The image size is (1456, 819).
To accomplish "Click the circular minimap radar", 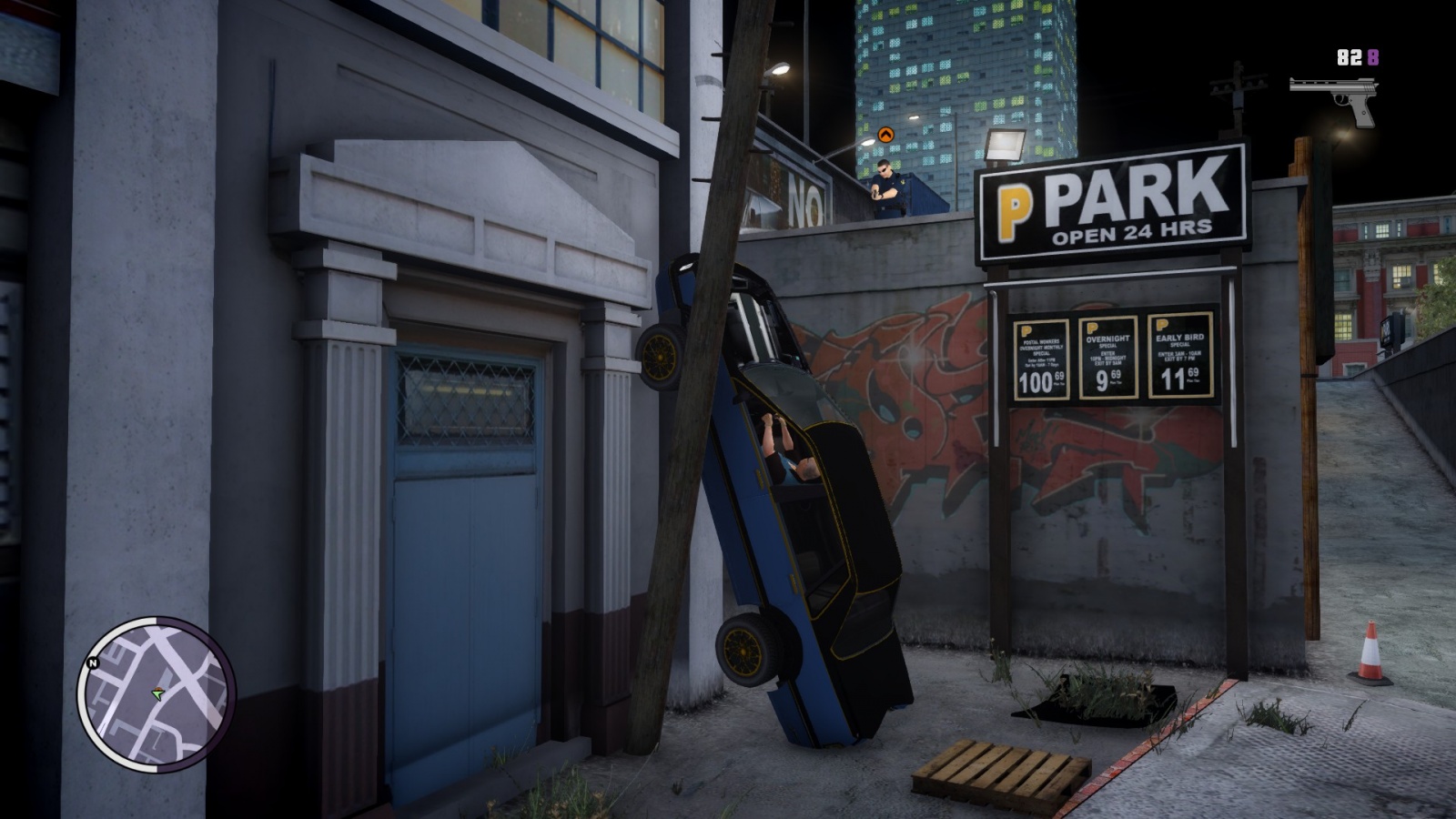I will [x=157, y=694].
